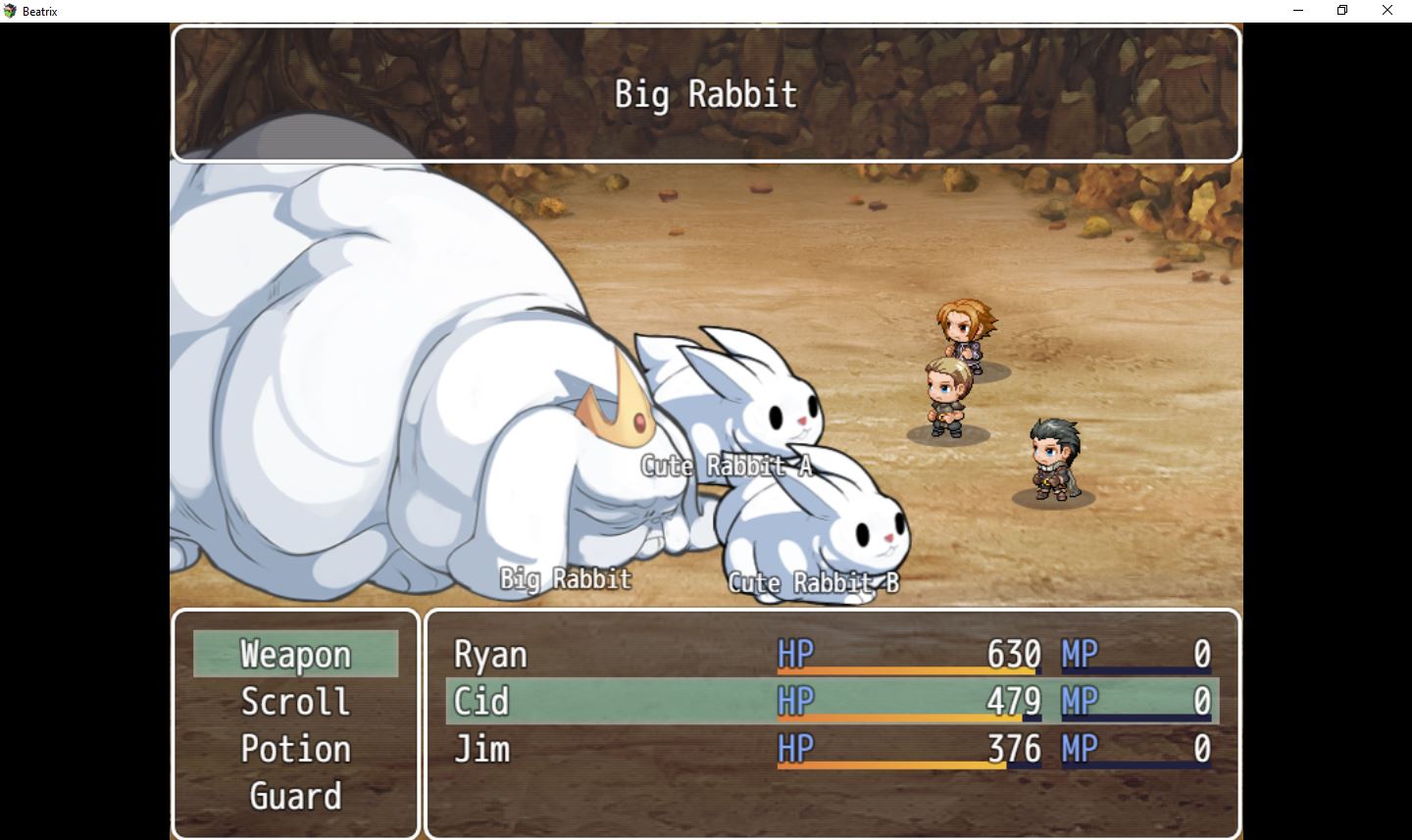Select the Weapon battle command

tap(295, 654)
